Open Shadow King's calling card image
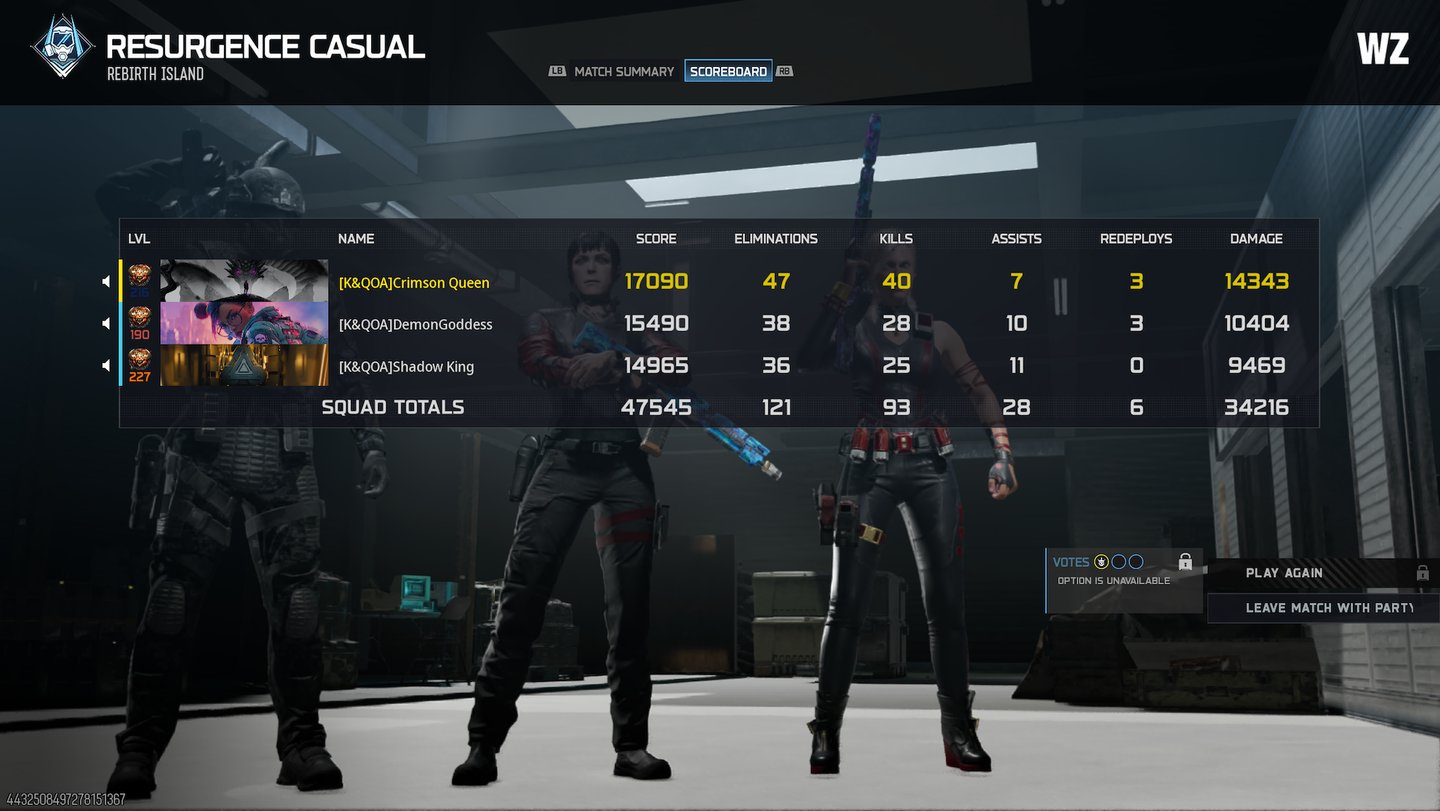 (244, 365)
